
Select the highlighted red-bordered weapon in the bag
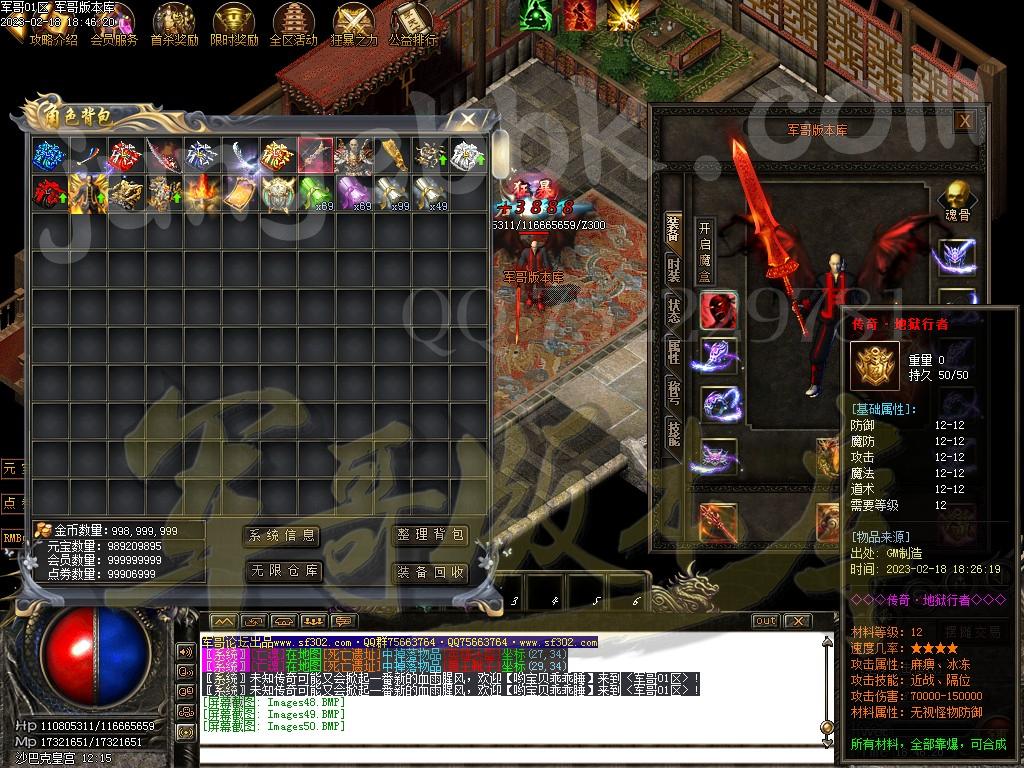(316, 155)
